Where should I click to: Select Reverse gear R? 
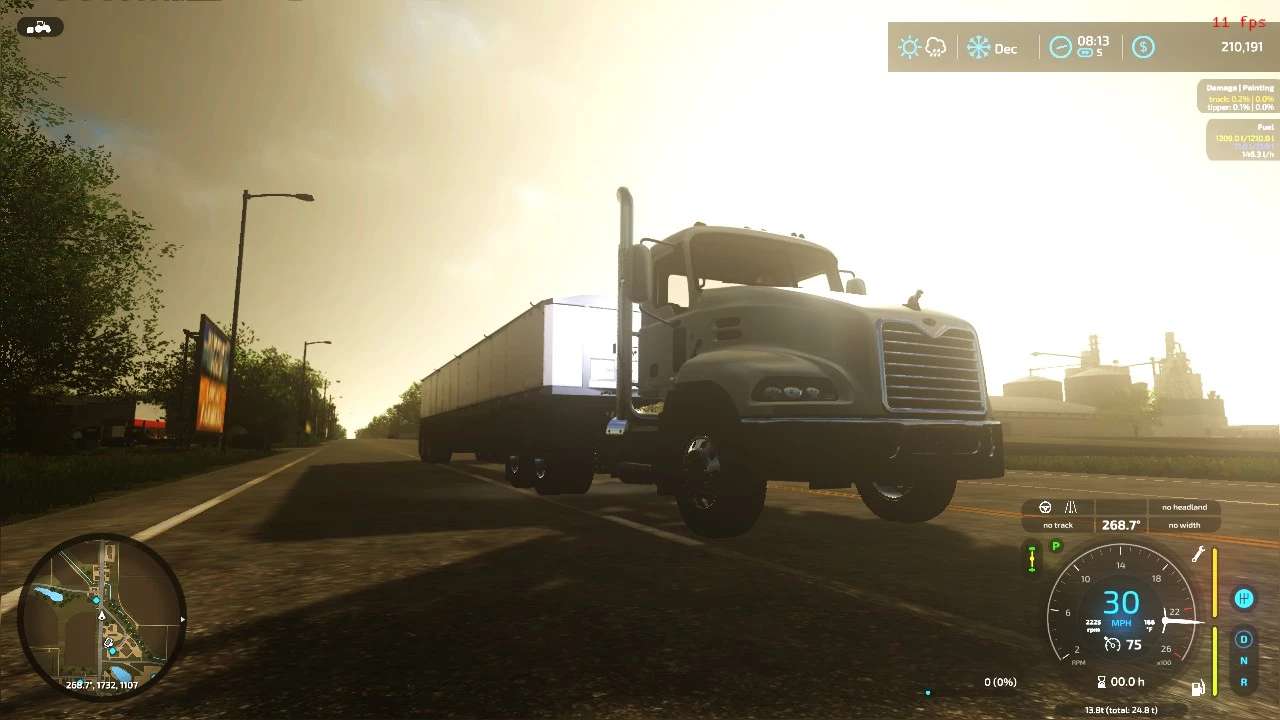1244,682
